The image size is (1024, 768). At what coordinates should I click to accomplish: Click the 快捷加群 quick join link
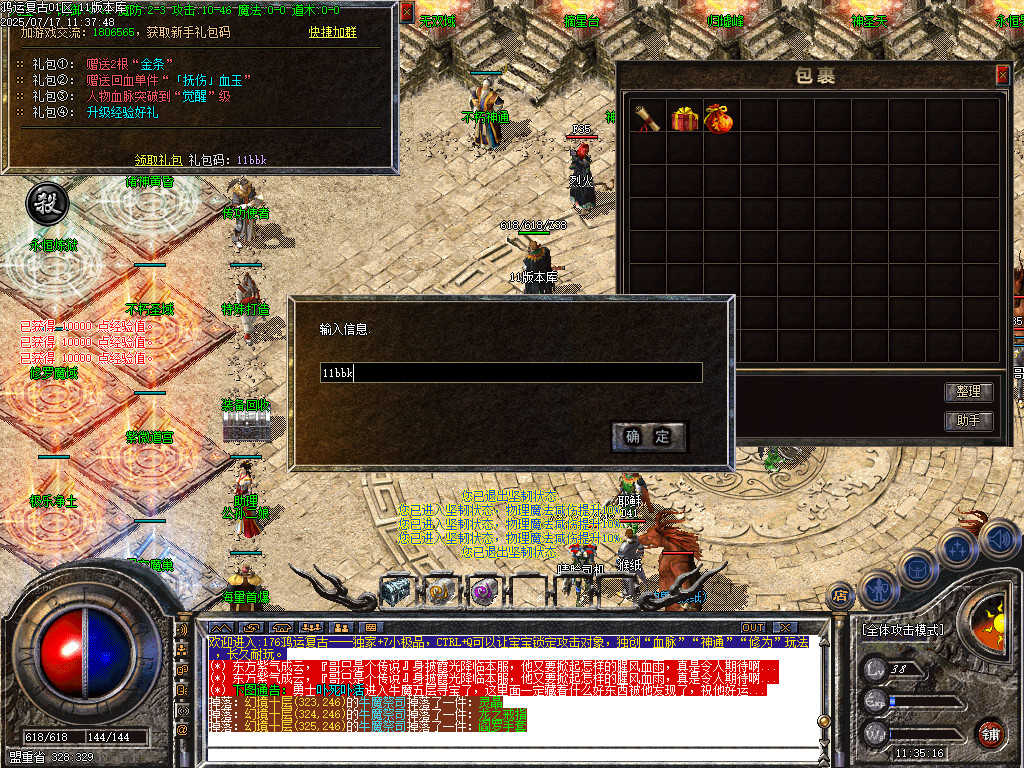point(332,32)
